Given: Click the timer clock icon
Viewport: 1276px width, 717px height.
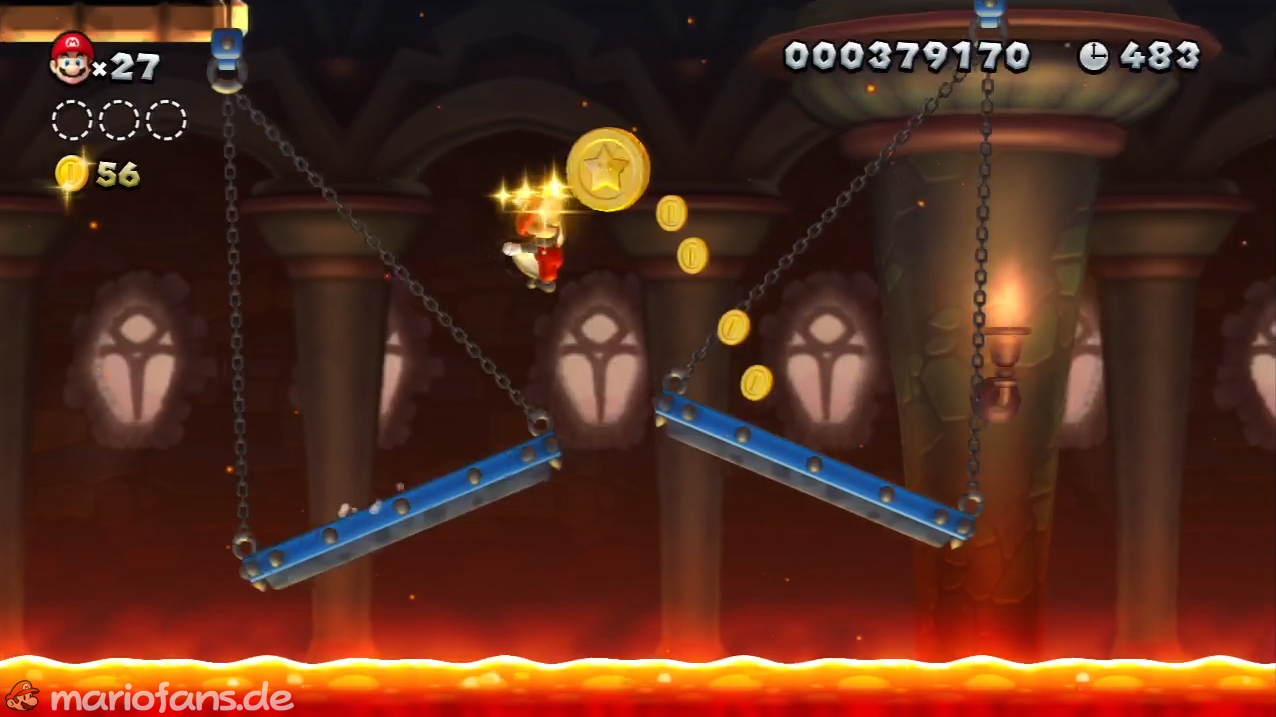Looking at the screenshot, I should tap(1093, 57).
